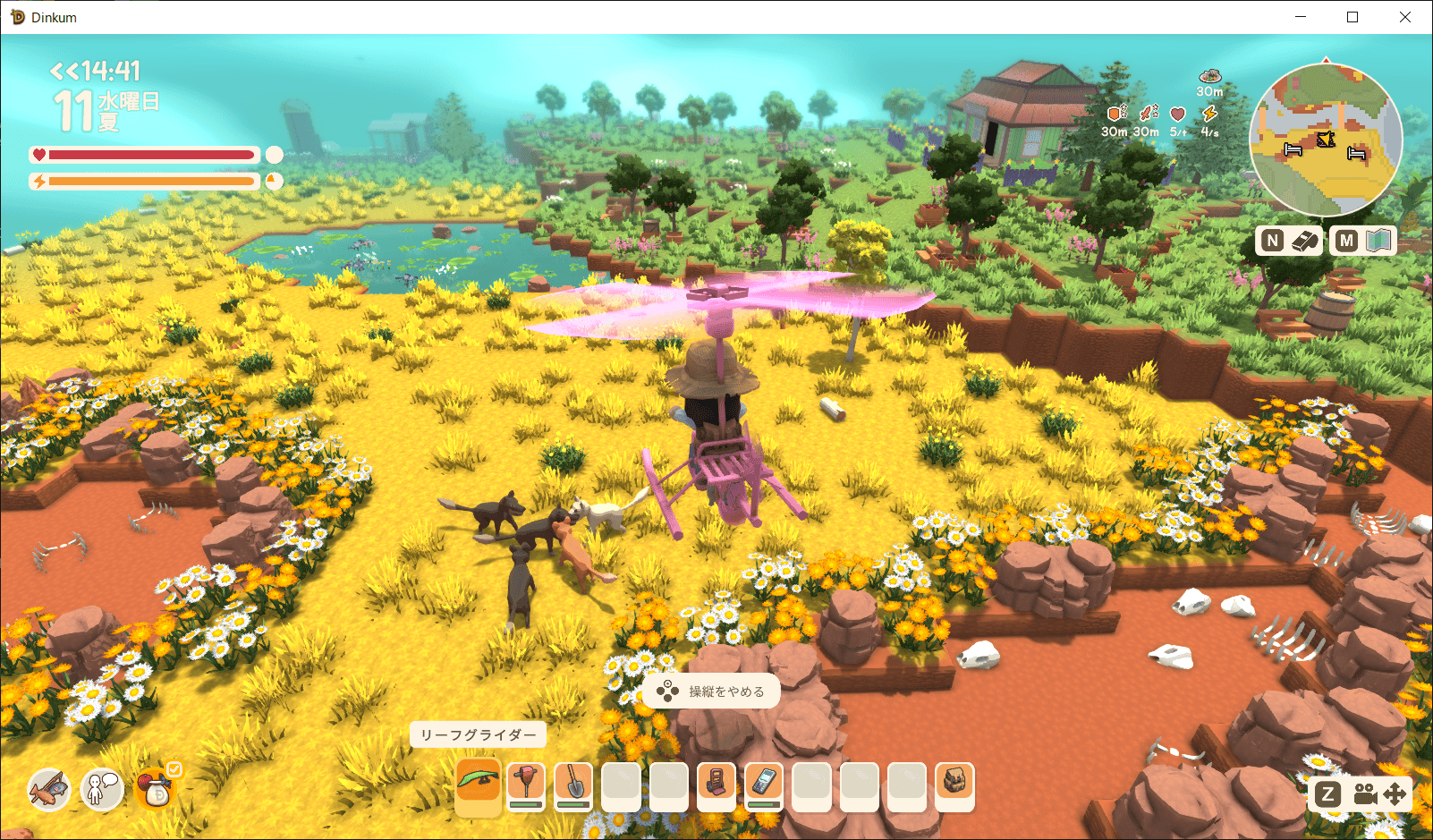Open the fish and fishing rod icon
The image size is (1433, 840).
pos(48,789)
